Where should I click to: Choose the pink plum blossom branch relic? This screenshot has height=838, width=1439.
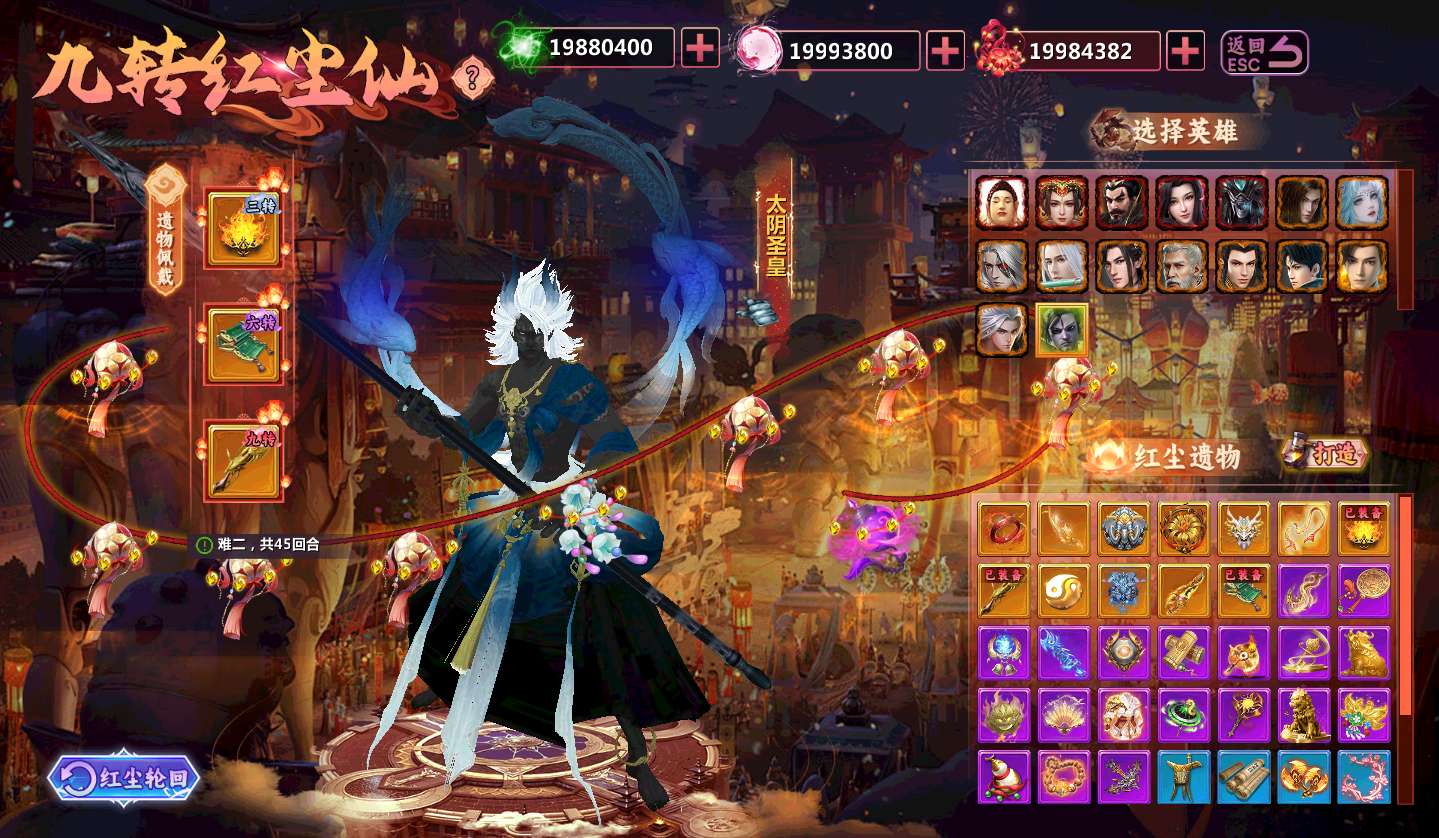(1363, 777)
